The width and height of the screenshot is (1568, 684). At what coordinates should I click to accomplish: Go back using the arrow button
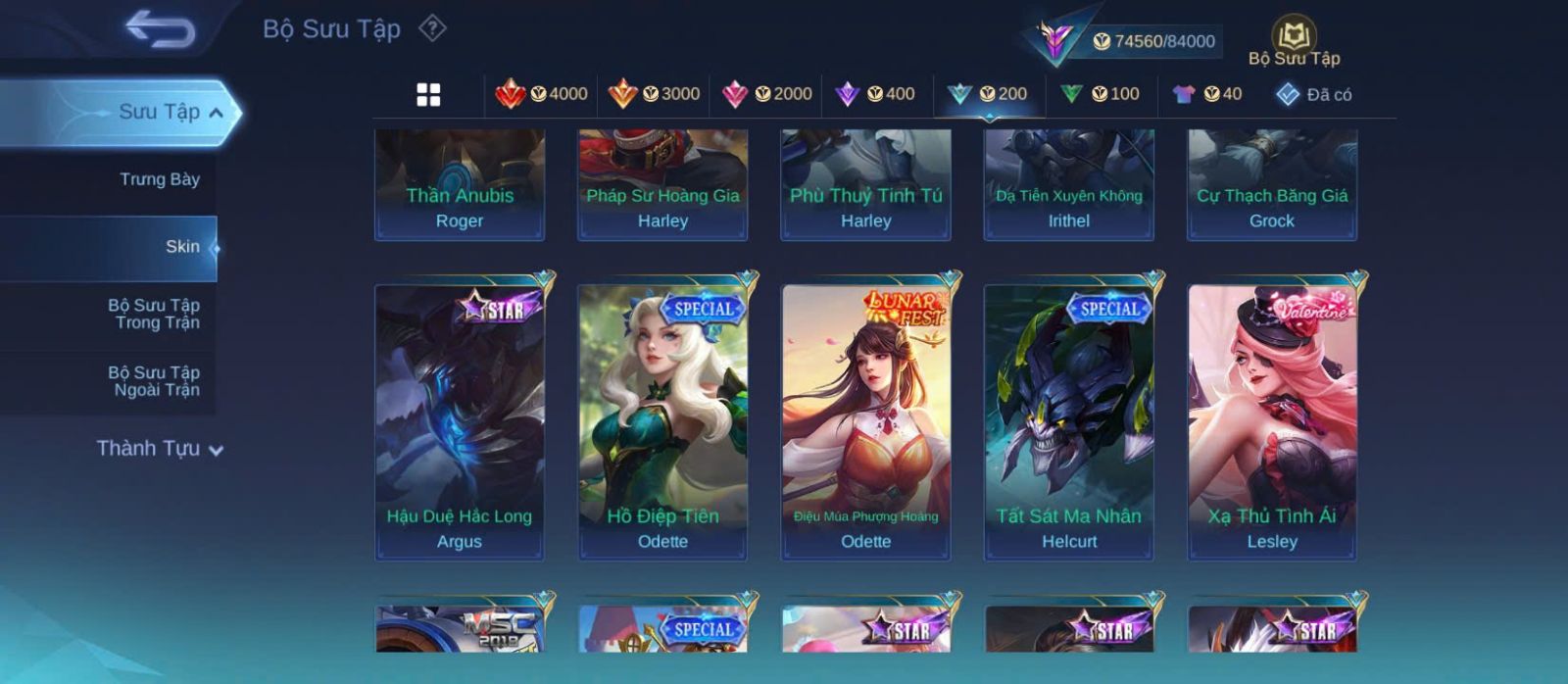point(160,29)
